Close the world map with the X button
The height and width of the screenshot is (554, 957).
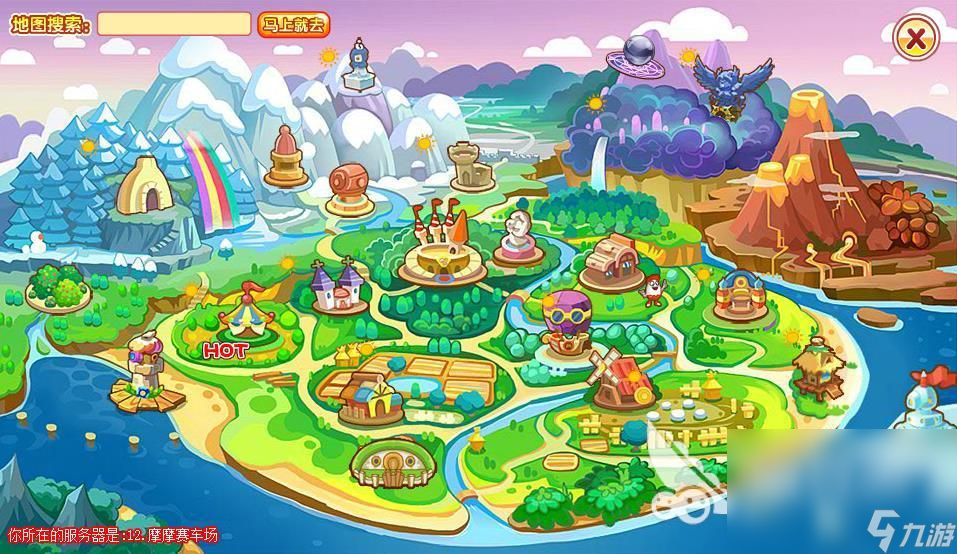[915, 39]
